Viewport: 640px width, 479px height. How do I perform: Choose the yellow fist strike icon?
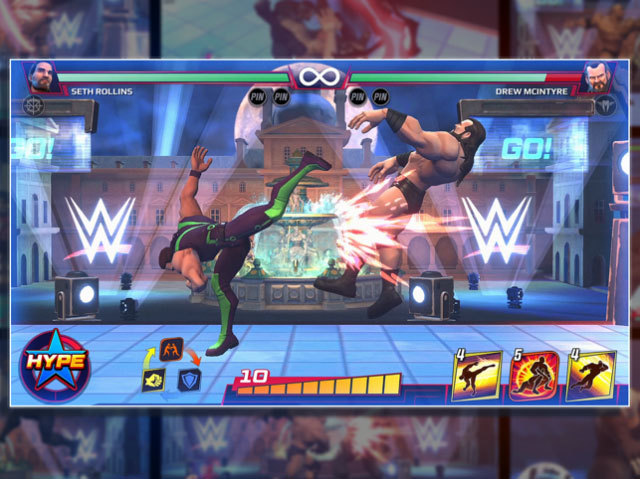click(x=153, y=379)
